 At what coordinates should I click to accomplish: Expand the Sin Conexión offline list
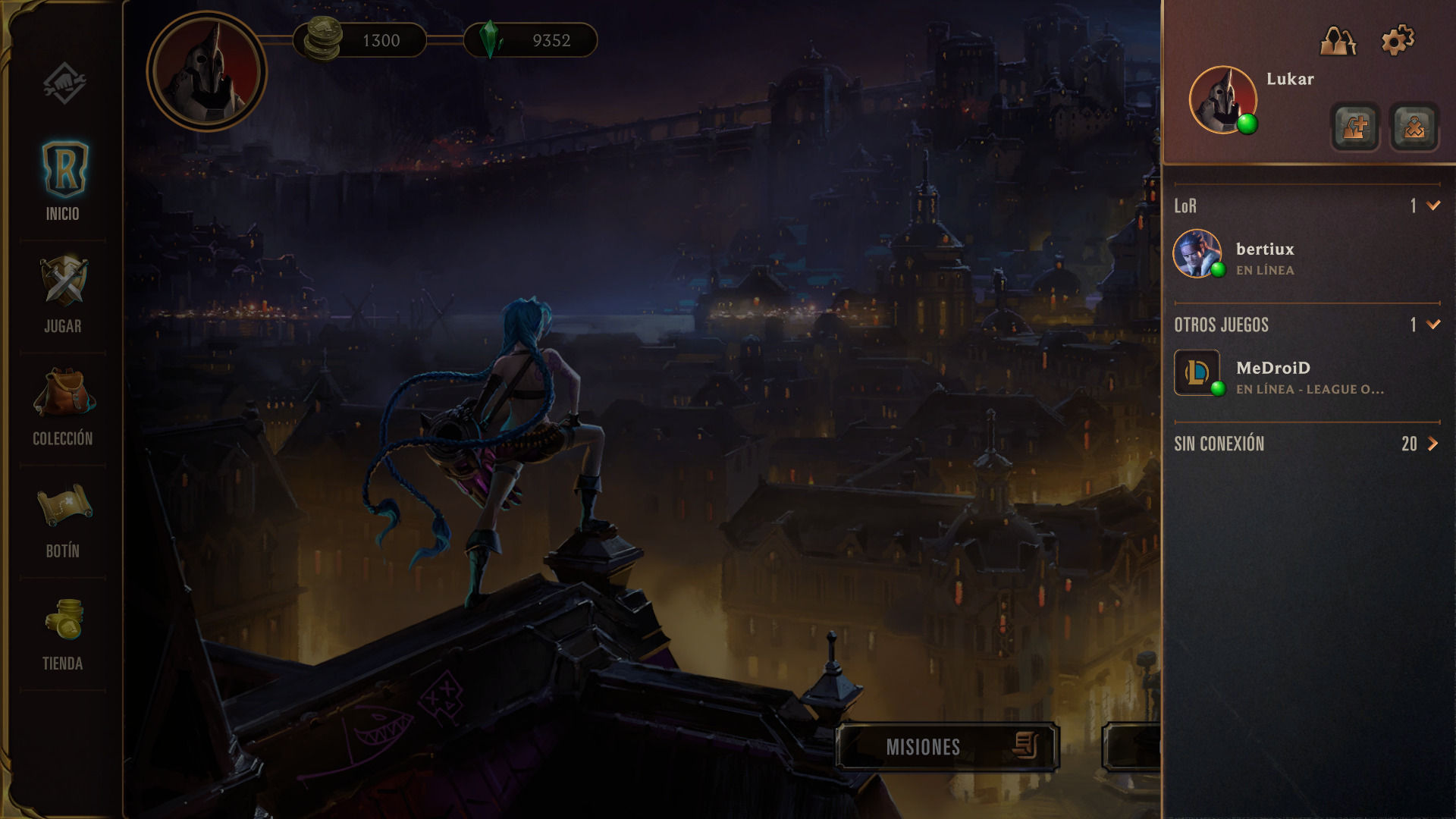click(x=1432, y=444)
